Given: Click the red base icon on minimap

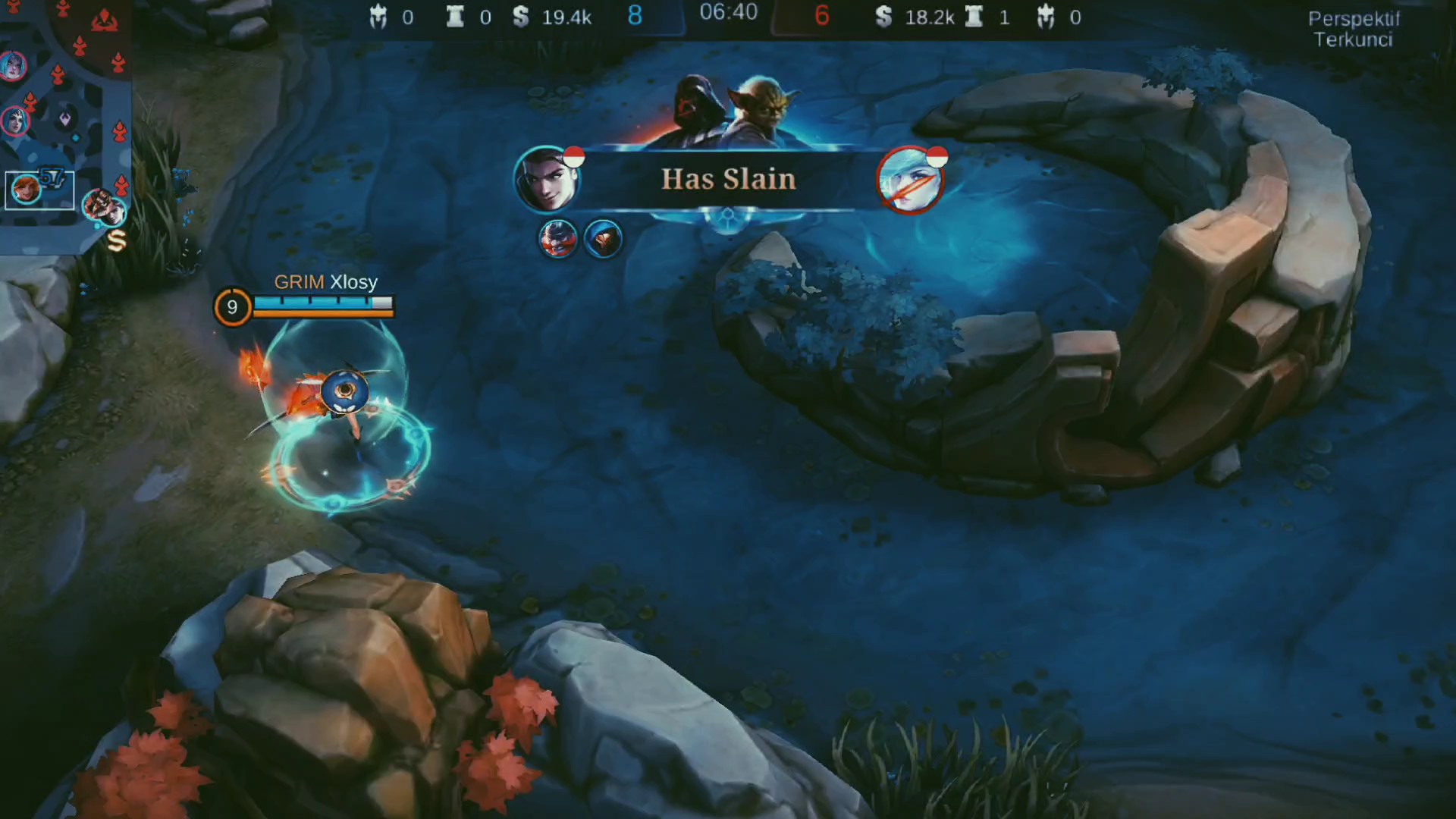Looking at the screenshot, I should 104,22.
